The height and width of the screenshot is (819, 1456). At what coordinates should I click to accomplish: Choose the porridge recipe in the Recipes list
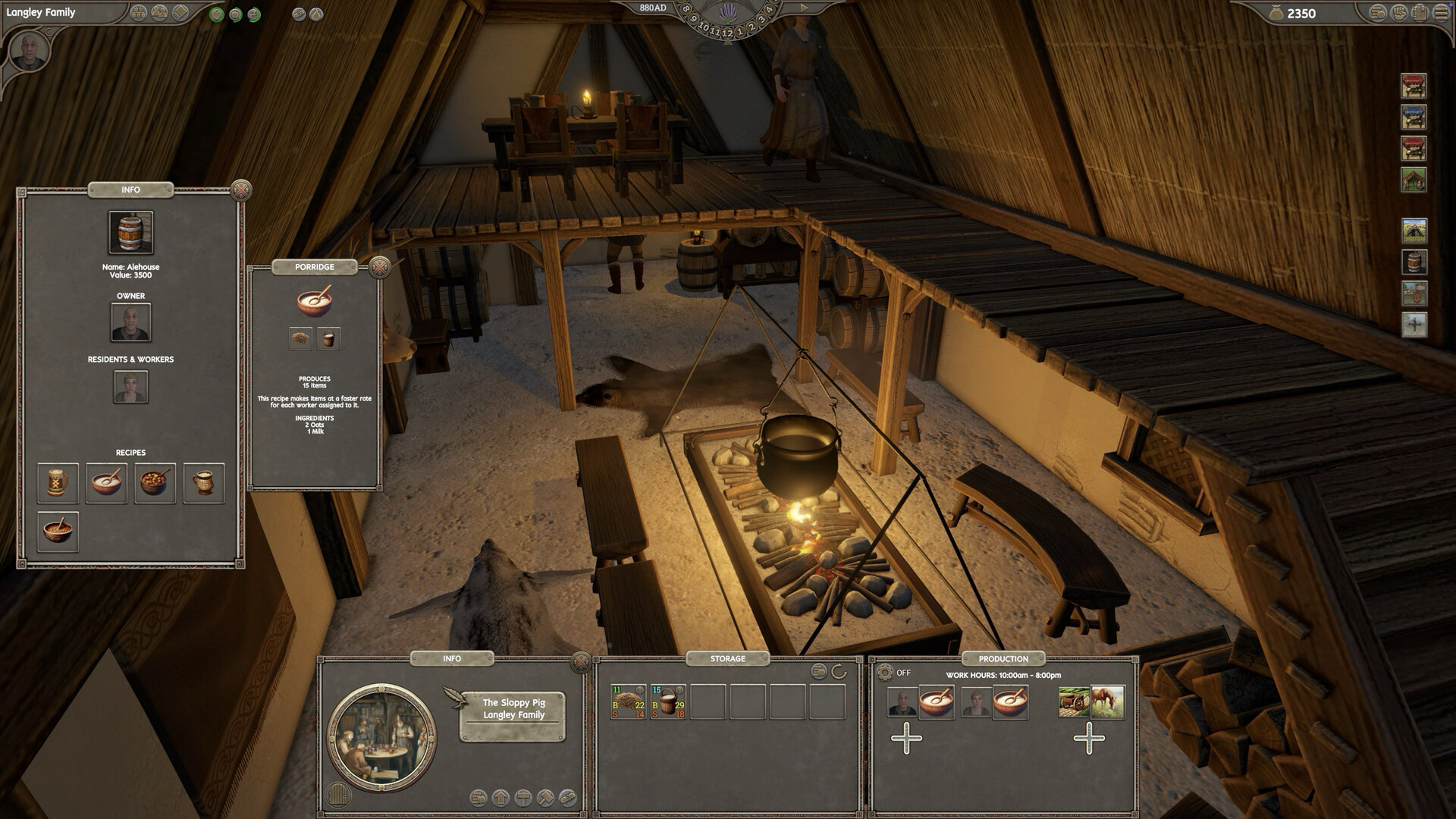pyautogui.click(x=106, y=483)
